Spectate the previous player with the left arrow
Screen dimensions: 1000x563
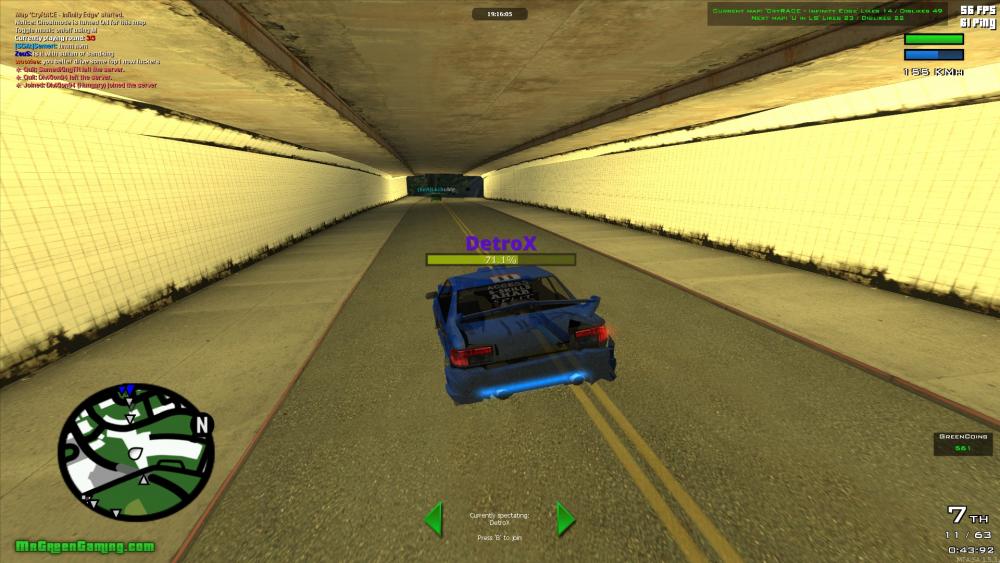click(x=434, y=519)
